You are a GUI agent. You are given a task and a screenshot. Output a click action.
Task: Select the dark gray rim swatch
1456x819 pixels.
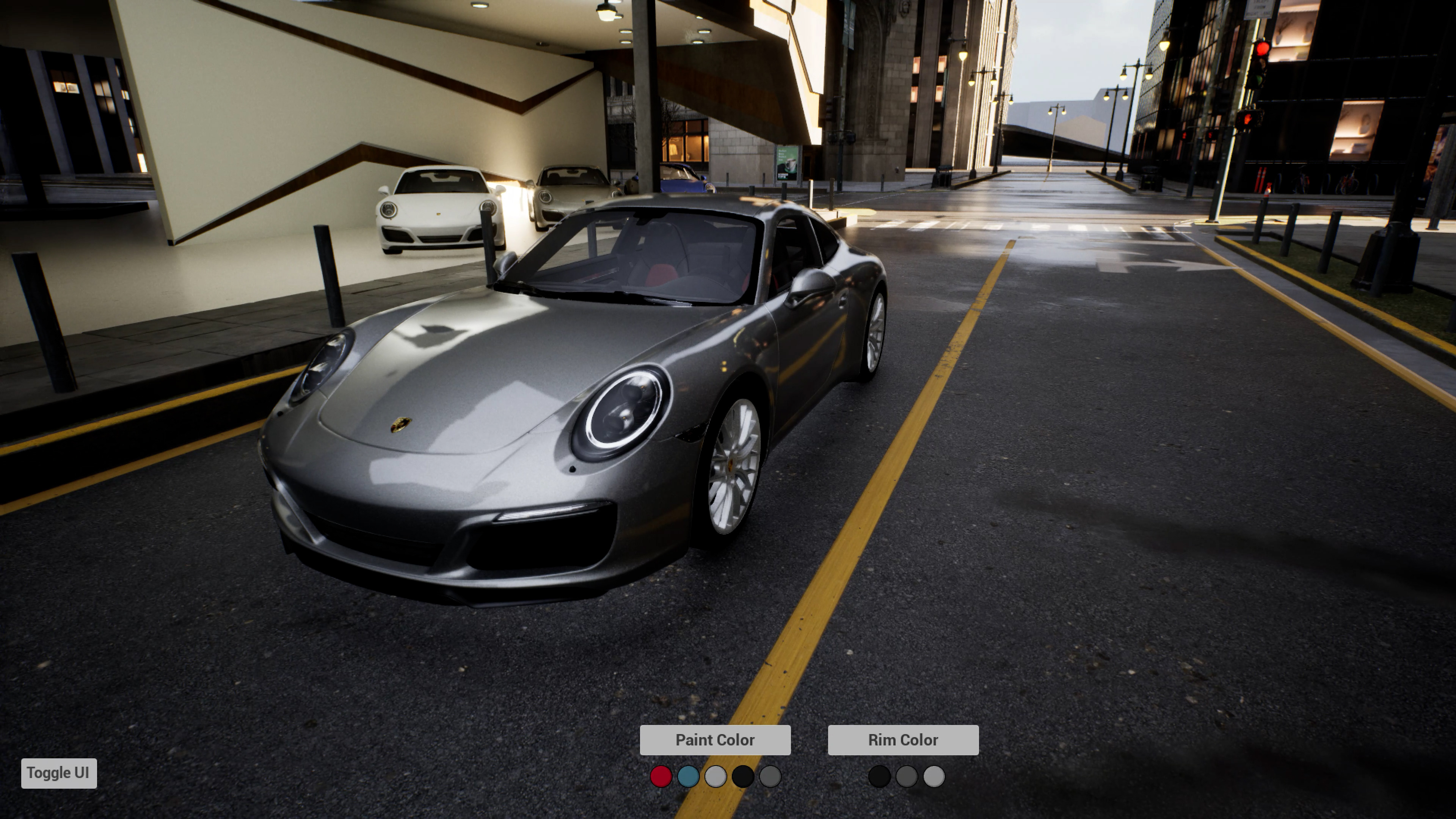(x=907, y=777)
